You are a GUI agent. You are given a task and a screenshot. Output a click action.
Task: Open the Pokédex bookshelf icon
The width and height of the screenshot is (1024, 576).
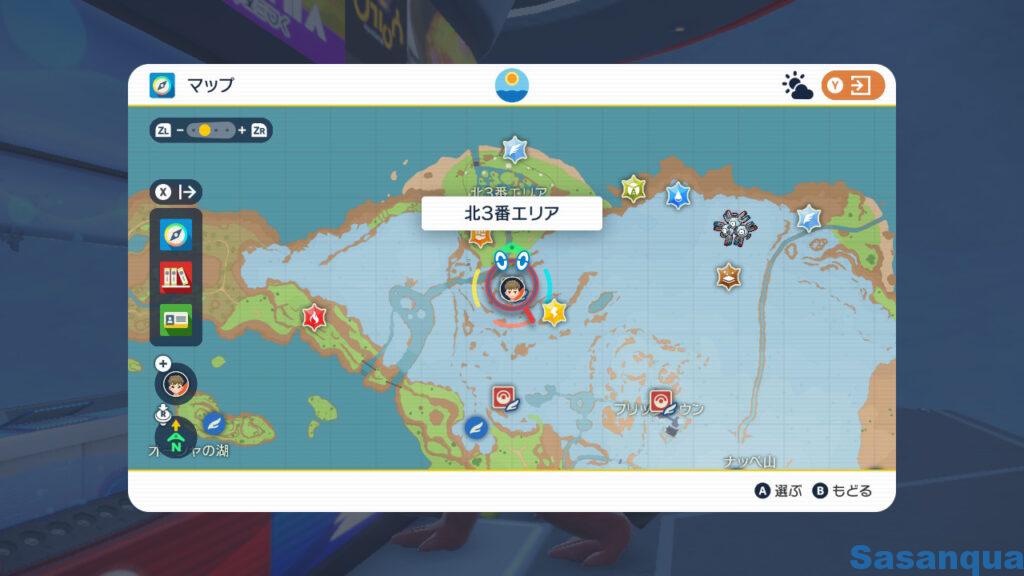176,277
